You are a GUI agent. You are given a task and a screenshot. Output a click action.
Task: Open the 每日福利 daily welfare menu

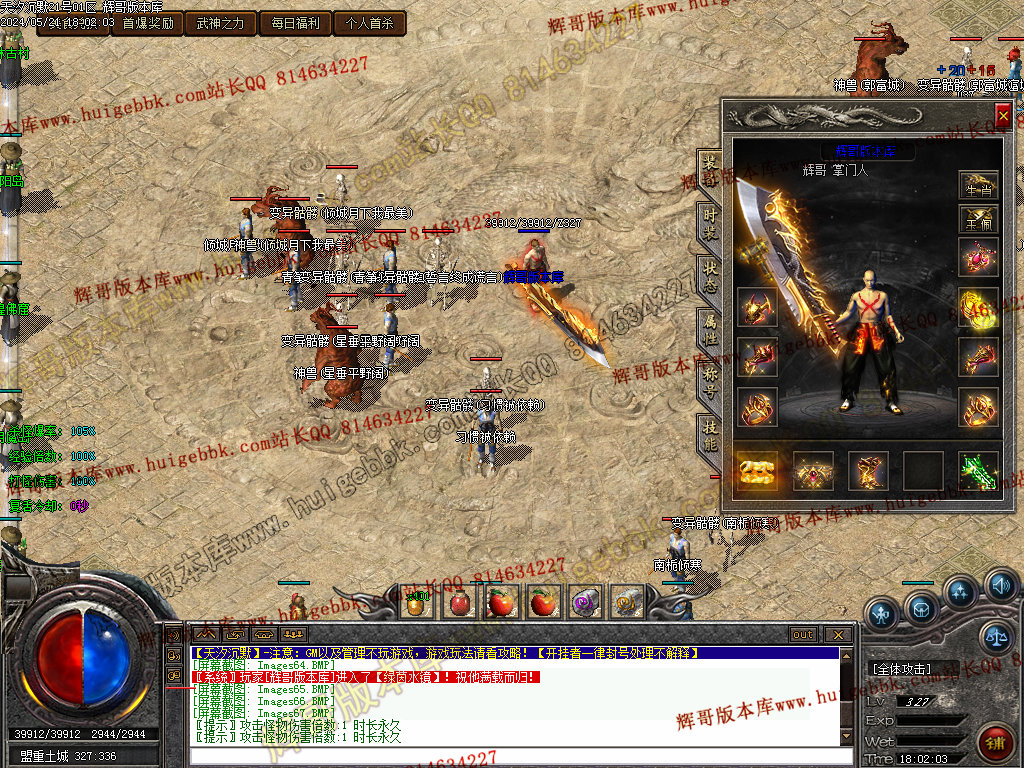tap(294, 23)
